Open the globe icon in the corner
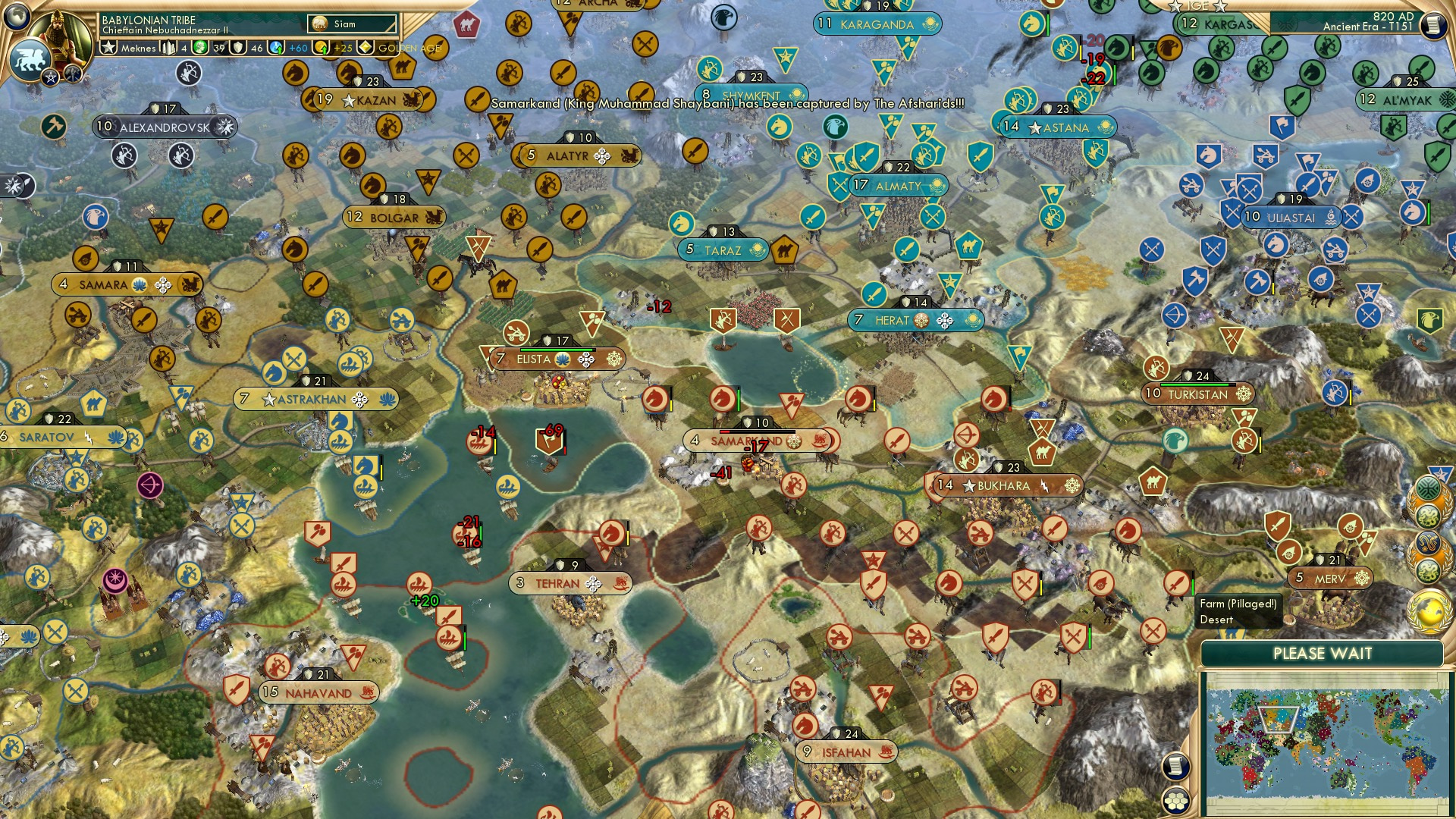 click(x=16, y=14)
